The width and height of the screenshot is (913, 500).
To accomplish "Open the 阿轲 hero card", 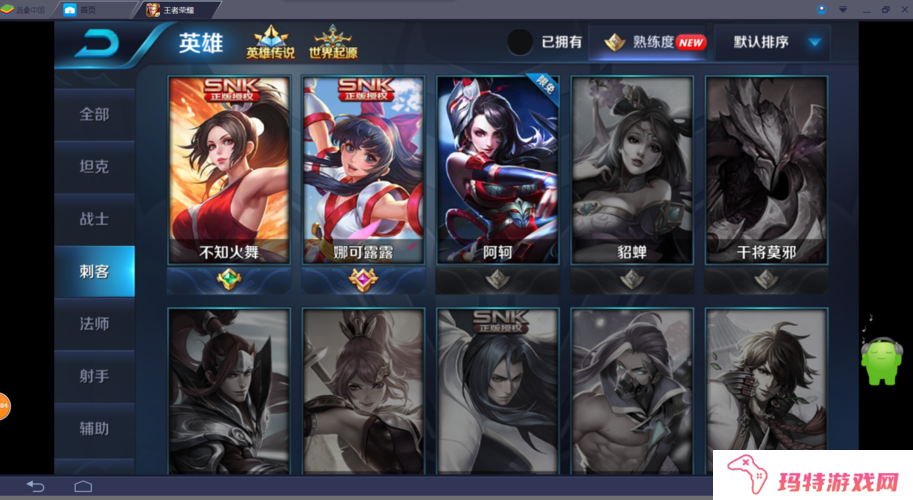I will (497, 170).
